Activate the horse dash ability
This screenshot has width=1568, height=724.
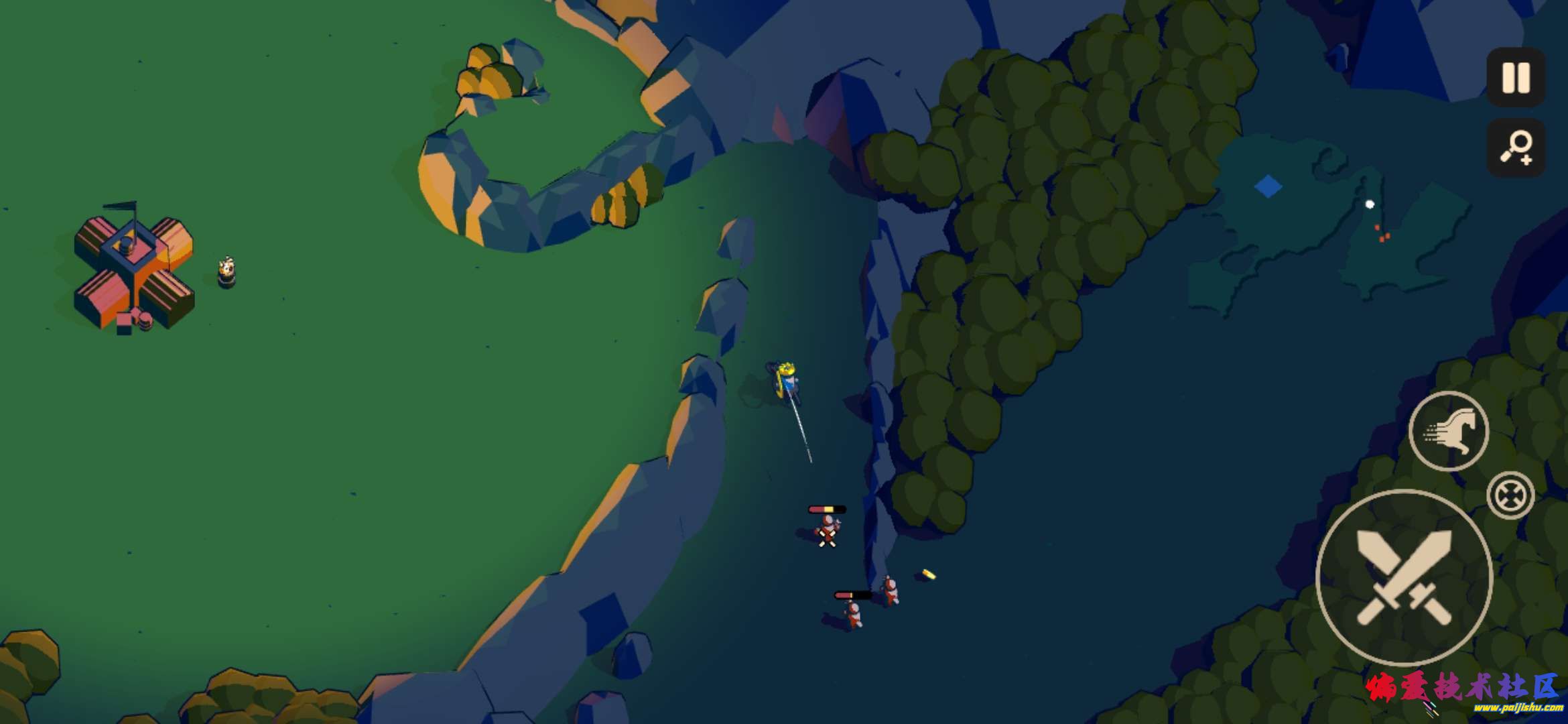1448,431
